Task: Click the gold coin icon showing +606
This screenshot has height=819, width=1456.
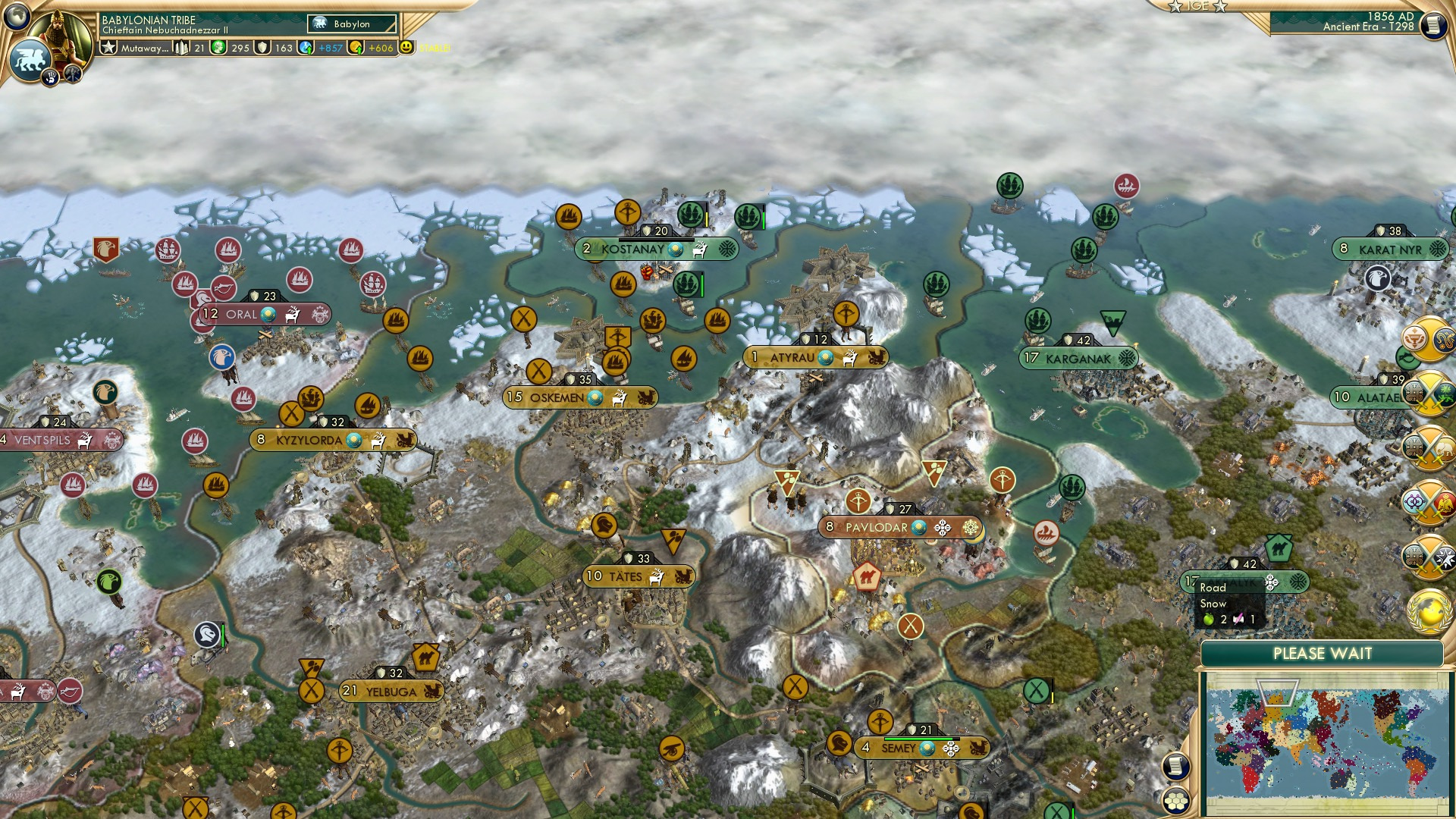Action: [356, 47]
